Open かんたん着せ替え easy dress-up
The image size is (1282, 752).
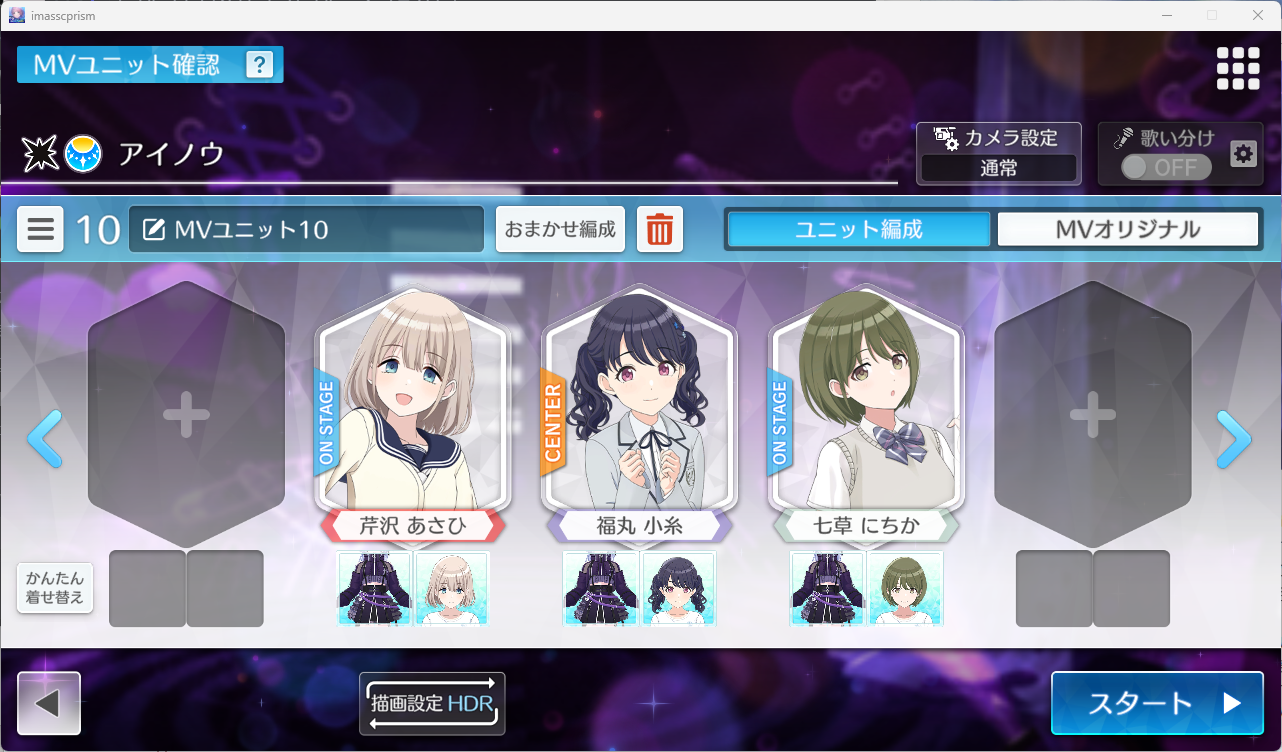[55, 588]
